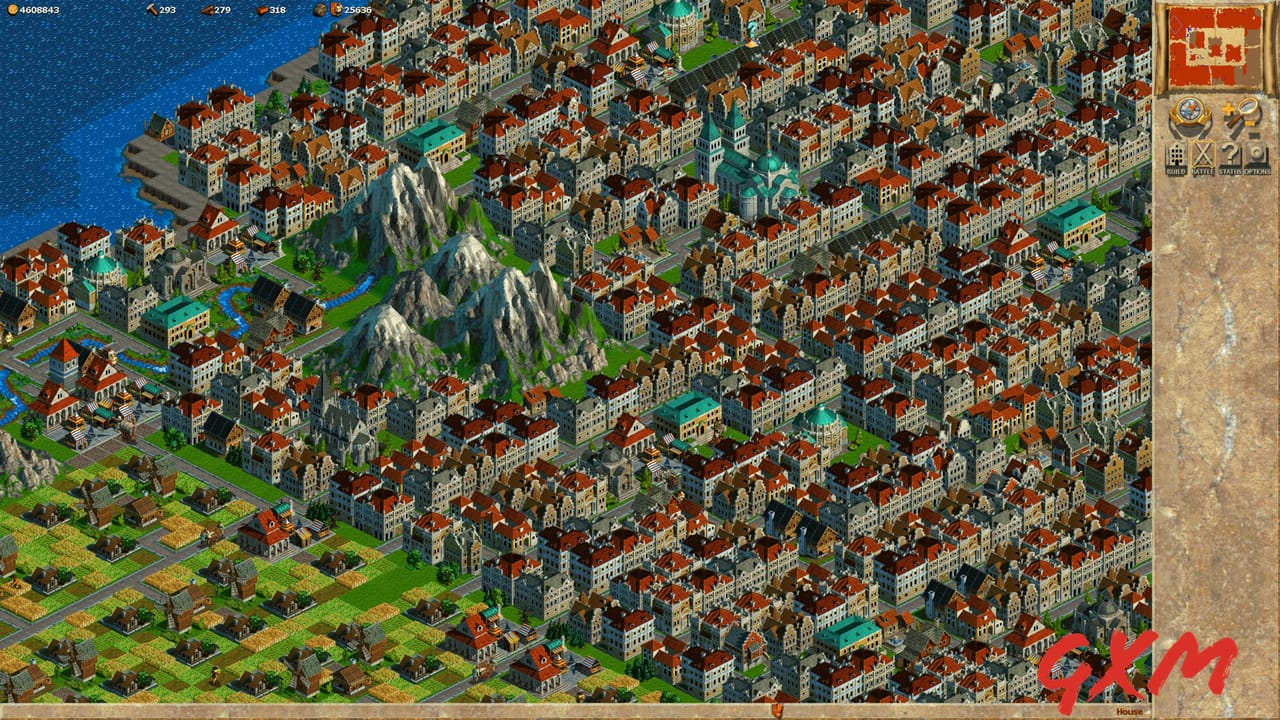The width and height of the screenshot is (1280, 720).
Task: Click the gold coin treasury icon
Action: point(12,10)
